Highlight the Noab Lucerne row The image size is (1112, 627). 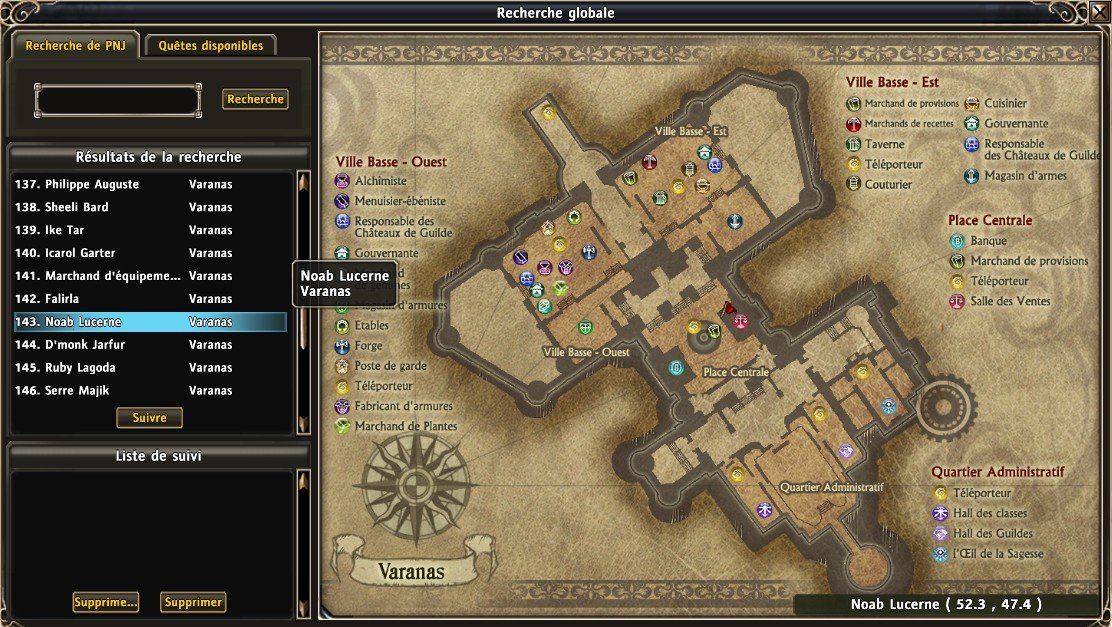point(150,322)
